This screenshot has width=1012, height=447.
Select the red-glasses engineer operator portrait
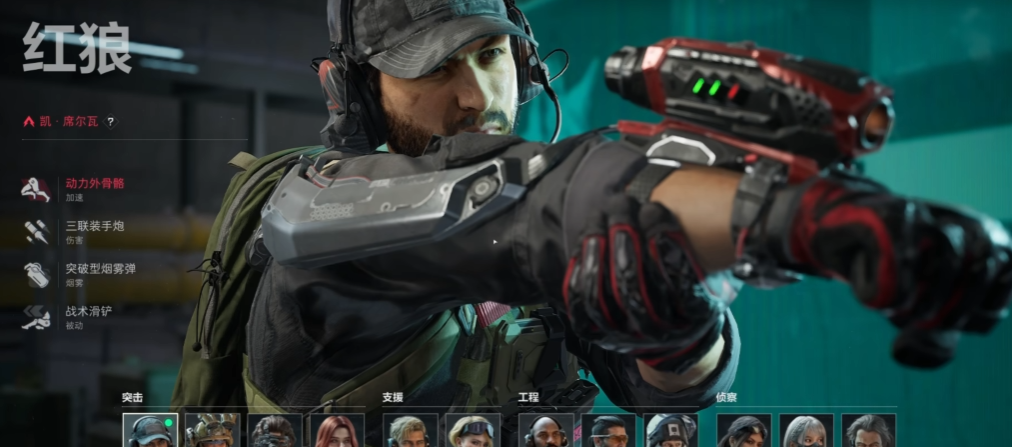[x=608, y=431]
